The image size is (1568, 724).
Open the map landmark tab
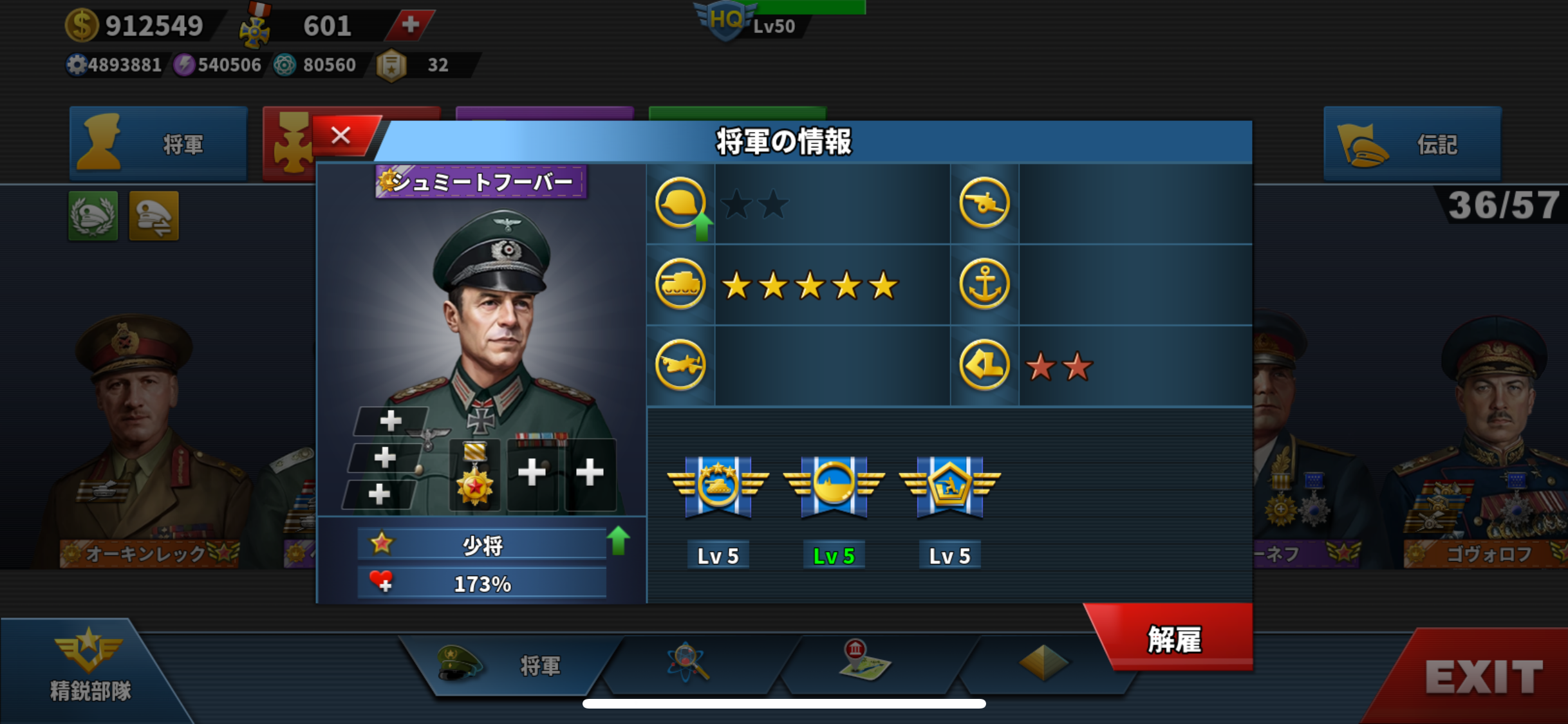pyautogui.click(x=864, y=662)
